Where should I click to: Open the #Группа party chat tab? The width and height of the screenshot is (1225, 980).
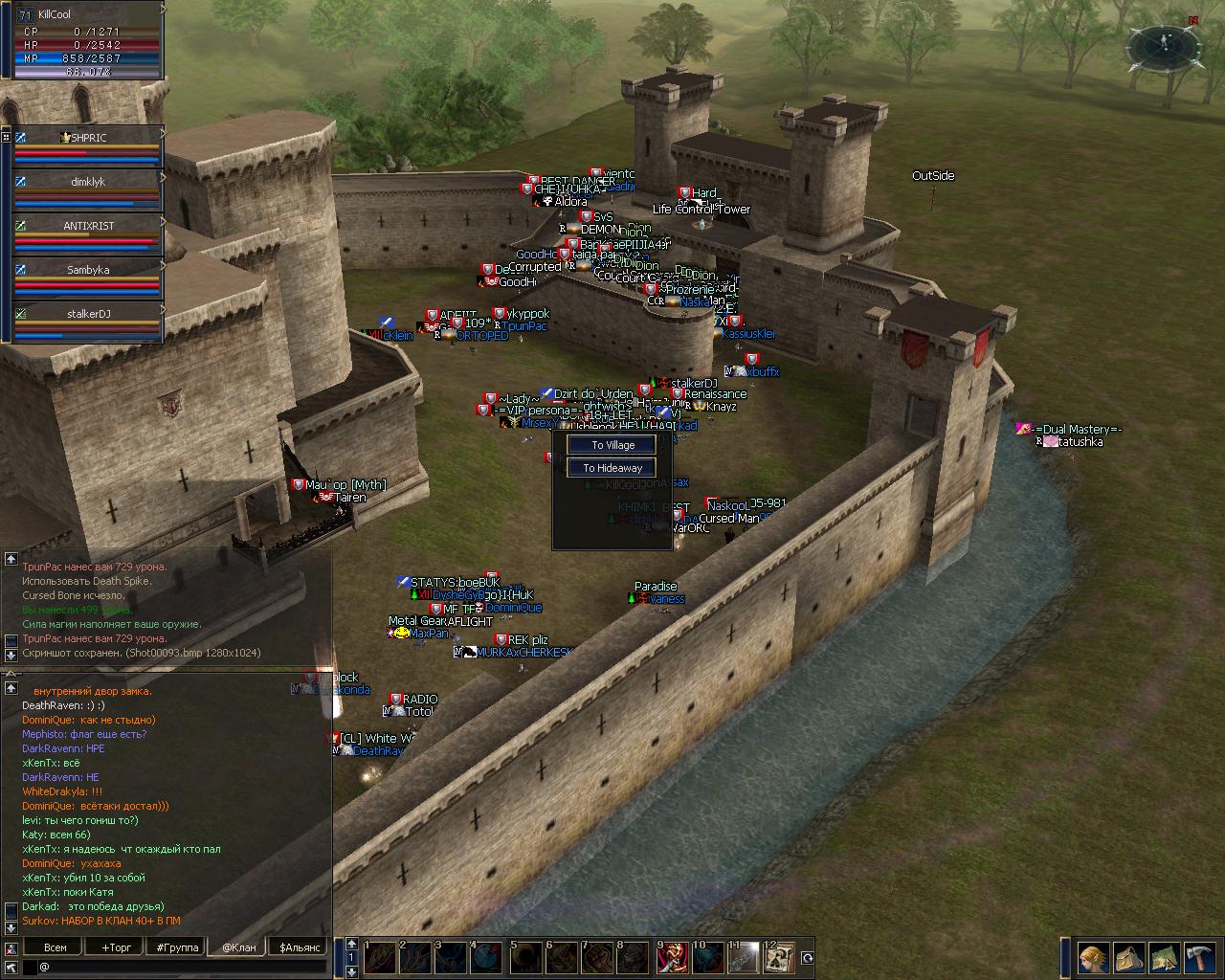[177, 947]
